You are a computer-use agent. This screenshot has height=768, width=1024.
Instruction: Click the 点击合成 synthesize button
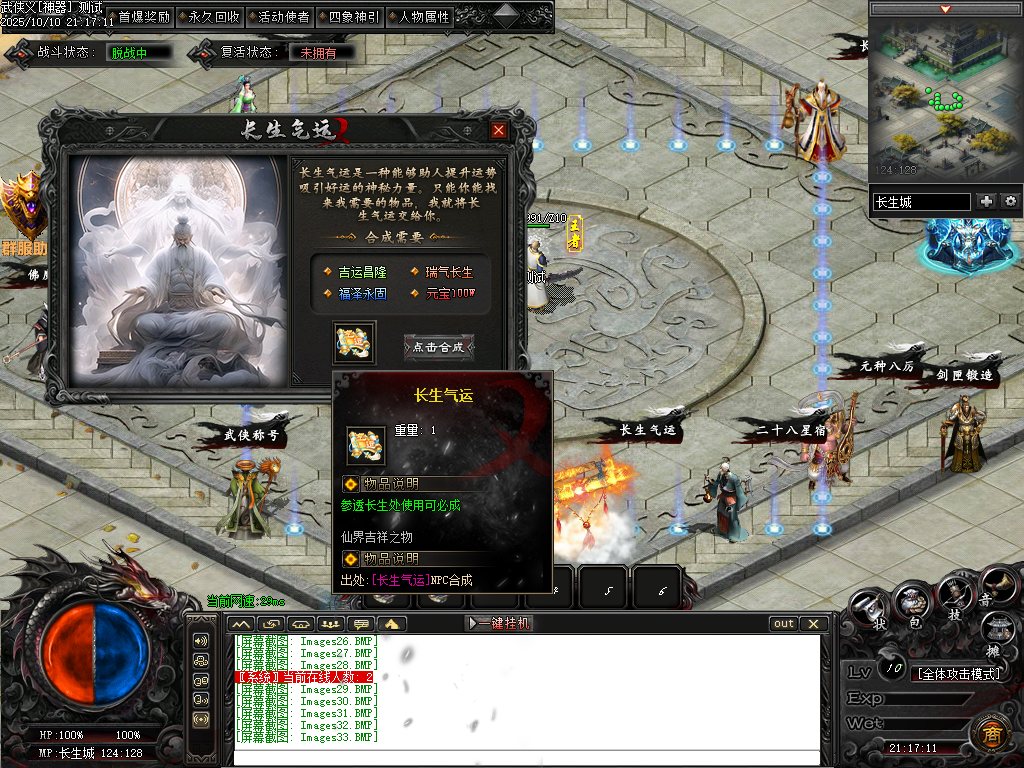point(439,347)
